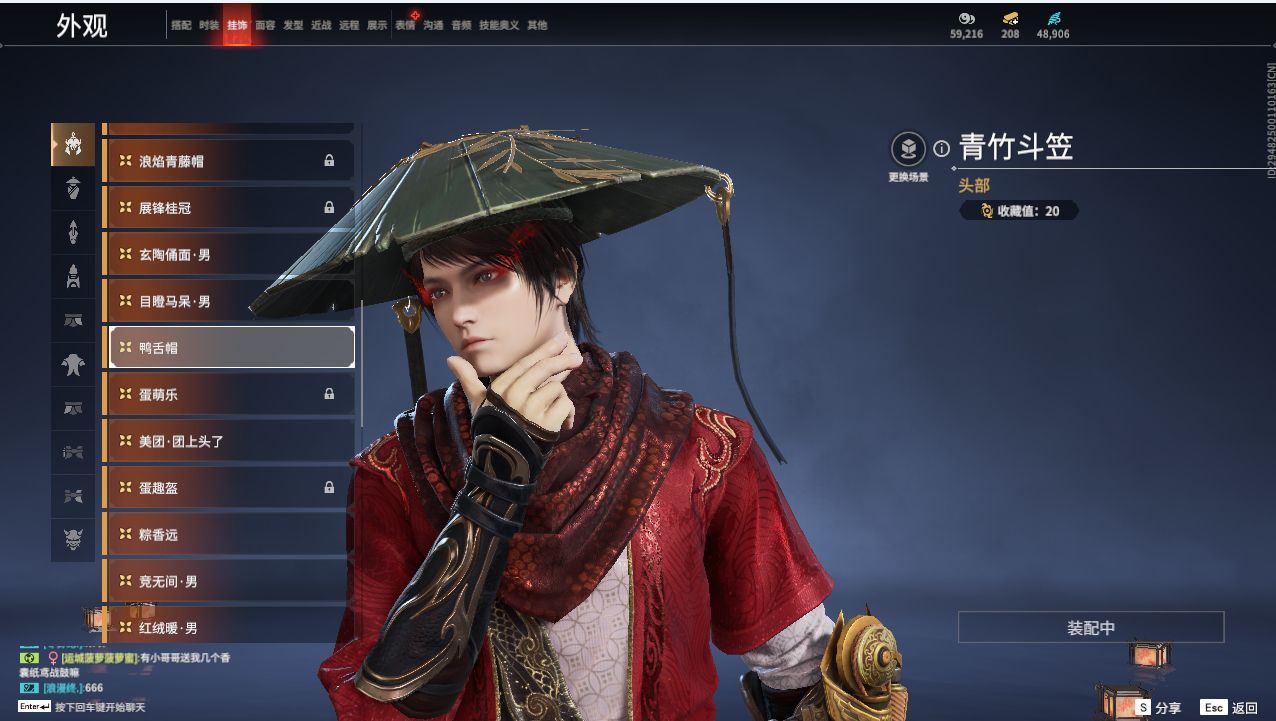Select the demon mask category icon
Screen dimensions: 1276x721
(x=73, y=540)
